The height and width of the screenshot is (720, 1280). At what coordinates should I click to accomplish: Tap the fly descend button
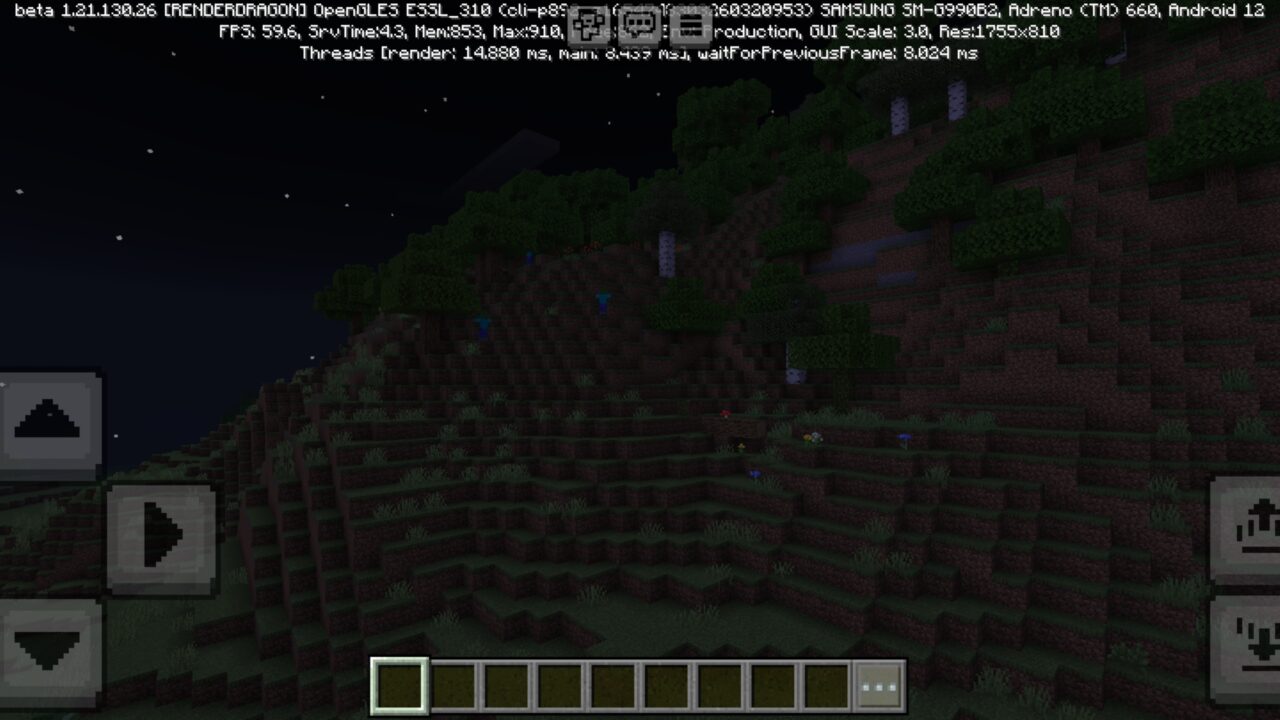tap(48, 650)
